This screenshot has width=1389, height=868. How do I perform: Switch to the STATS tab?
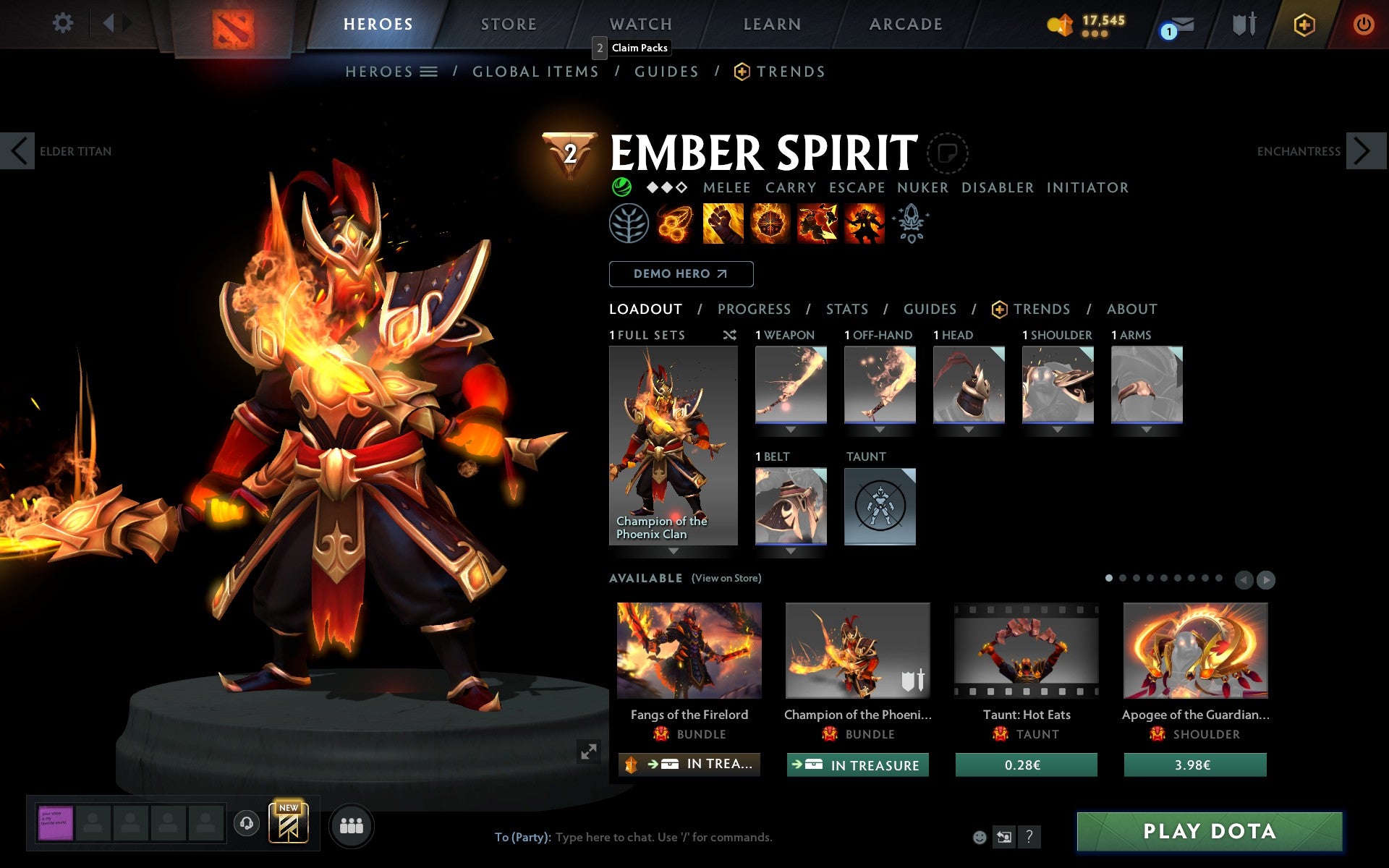tap(846, 309)
